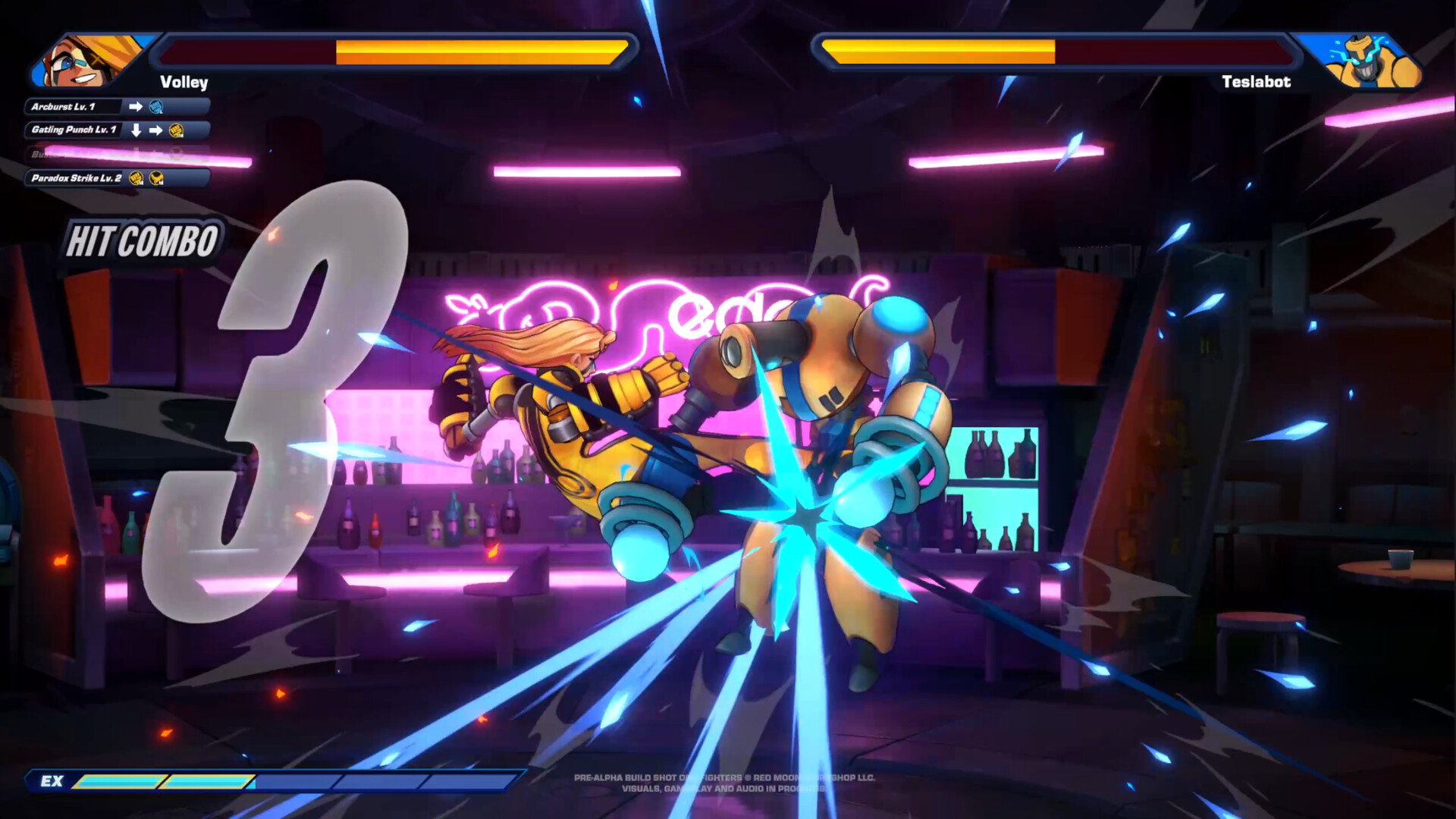Screen dimensions: 1456x819
Task: Click the Volley name label
Action: pos(184,83)
